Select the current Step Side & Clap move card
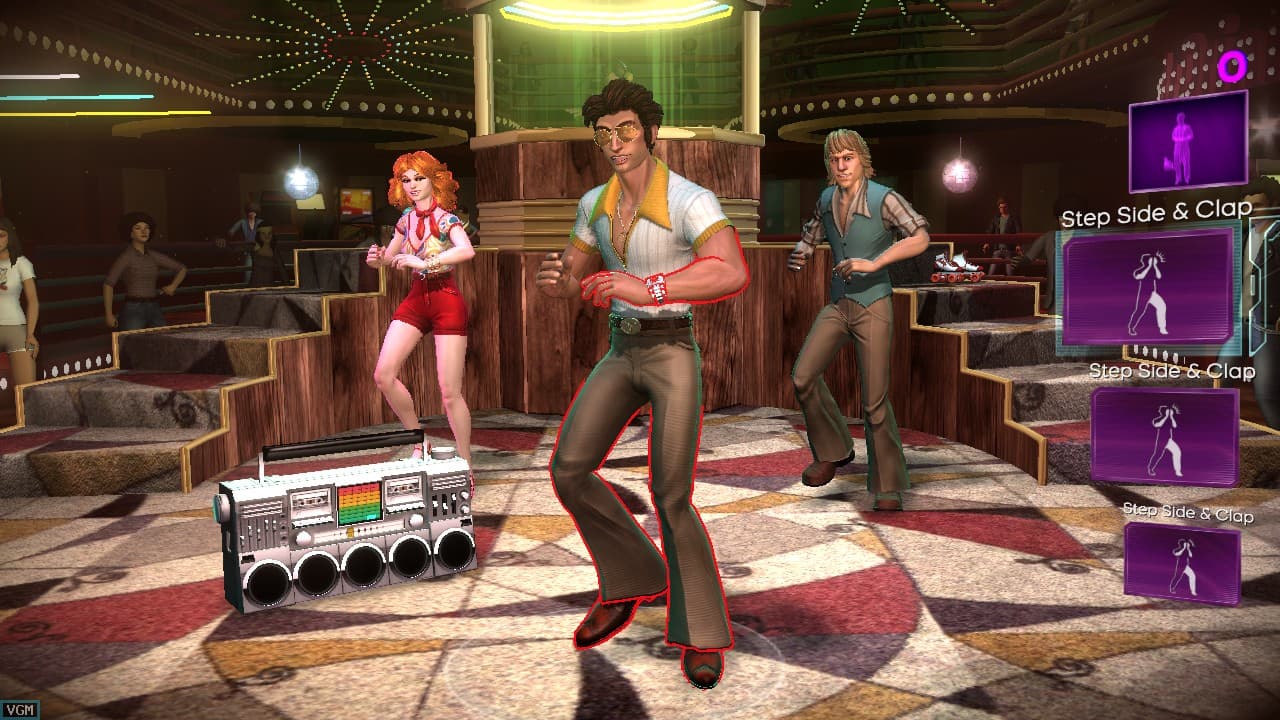Viewport: 1280px width, 720px height. 1148,284
